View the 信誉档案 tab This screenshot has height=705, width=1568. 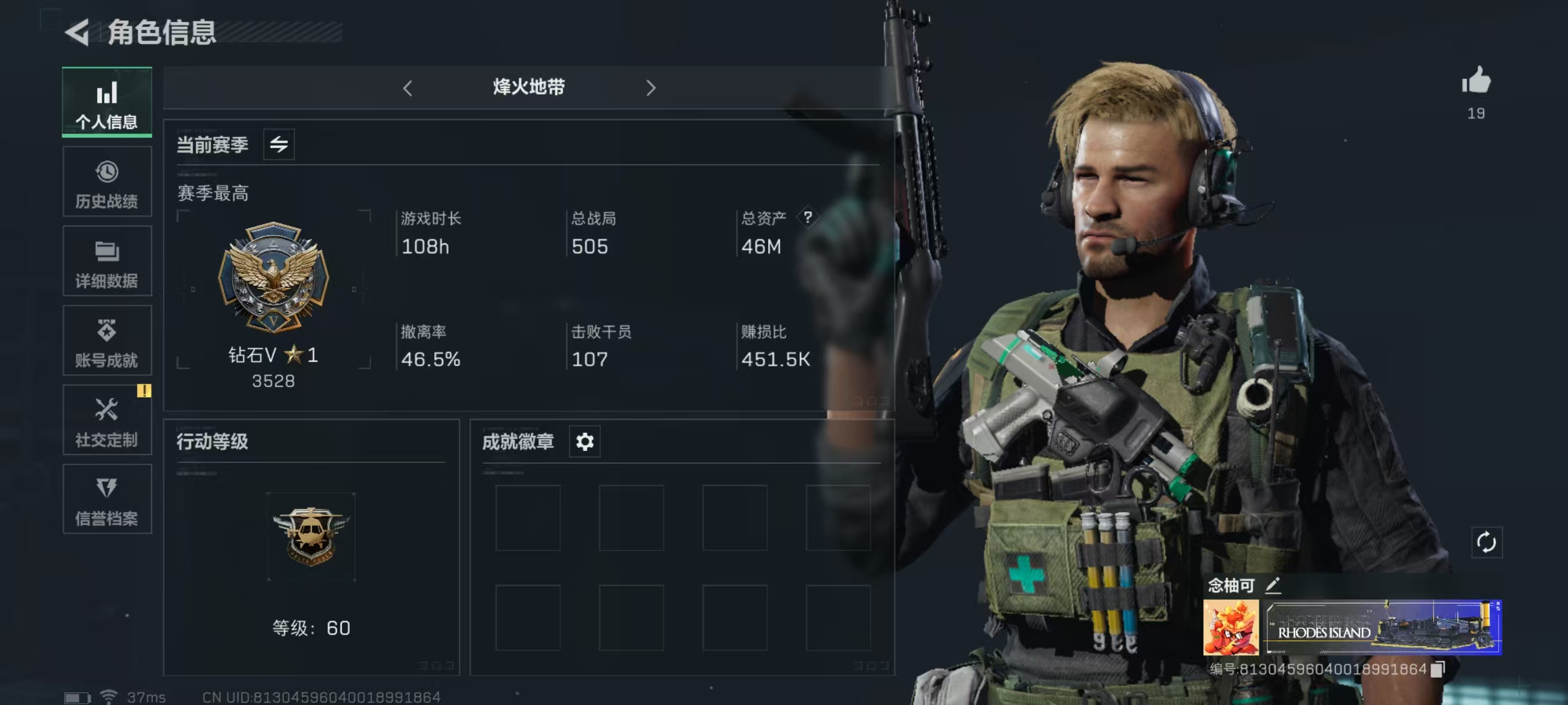106,499
